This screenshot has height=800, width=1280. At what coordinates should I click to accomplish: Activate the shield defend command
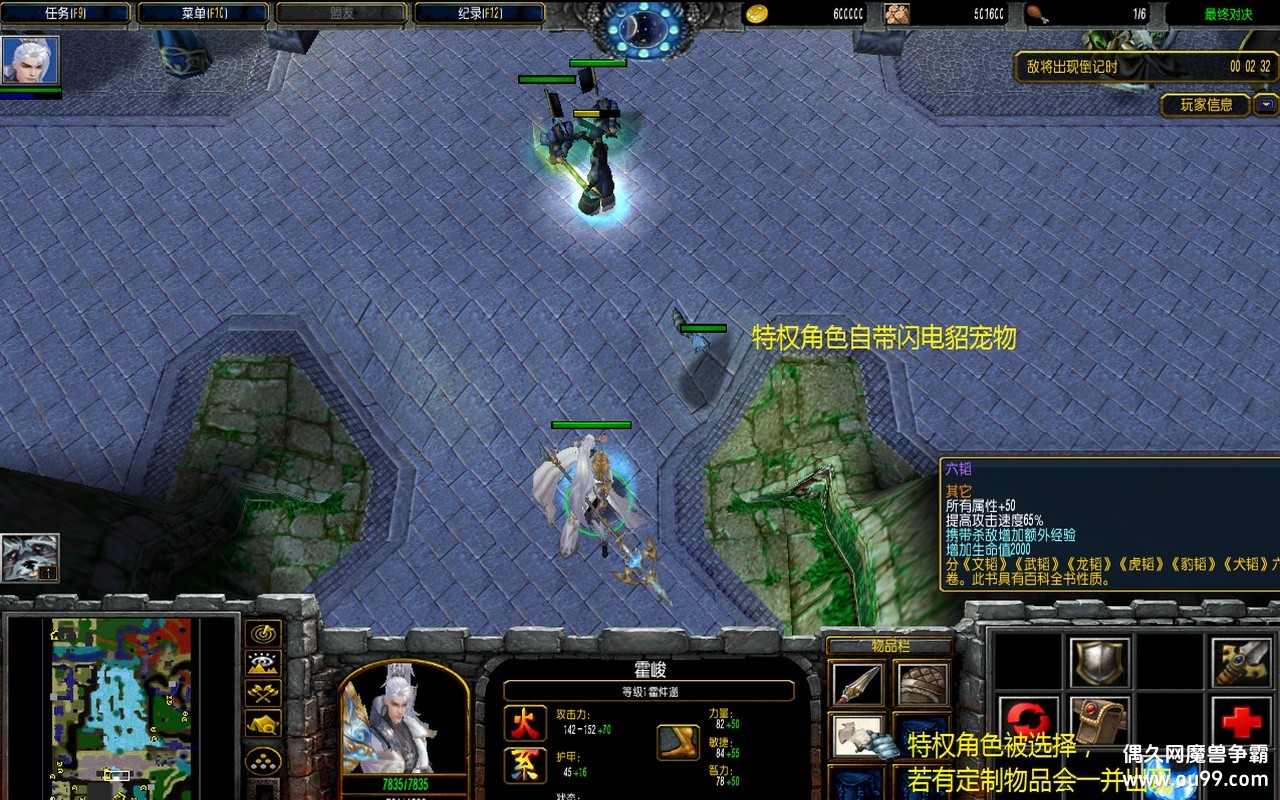(x=1100, y=661)
